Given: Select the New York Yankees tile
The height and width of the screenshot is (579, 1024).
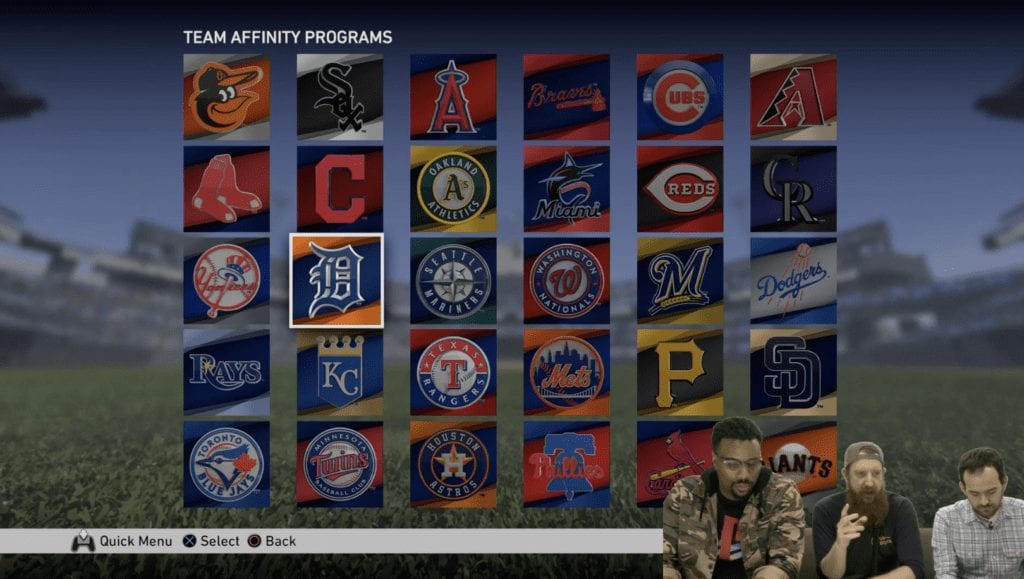Looking at the screenshot, I should 226,280.
